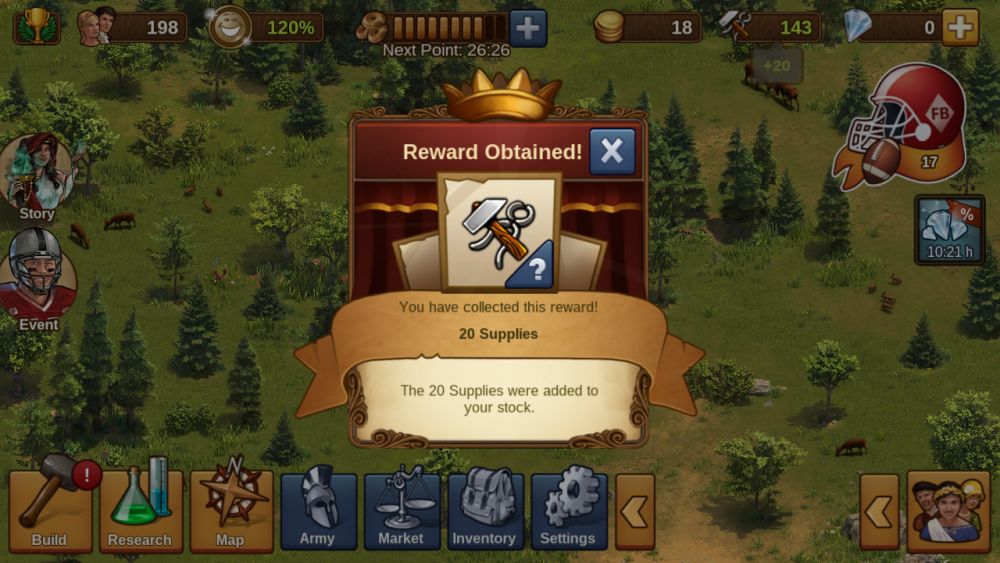Add forge points with the plus button
The image size is (1000, 563).
(x=528, y=28)
